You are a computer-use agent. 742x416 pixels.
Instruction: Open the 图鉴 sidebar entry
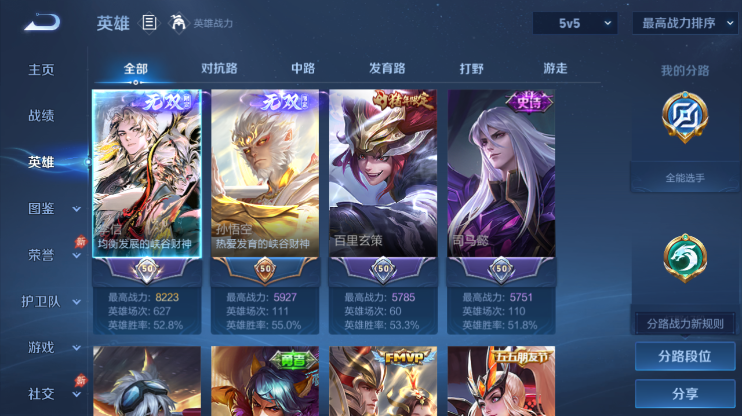pyautogui.click(x=41, y=208)
